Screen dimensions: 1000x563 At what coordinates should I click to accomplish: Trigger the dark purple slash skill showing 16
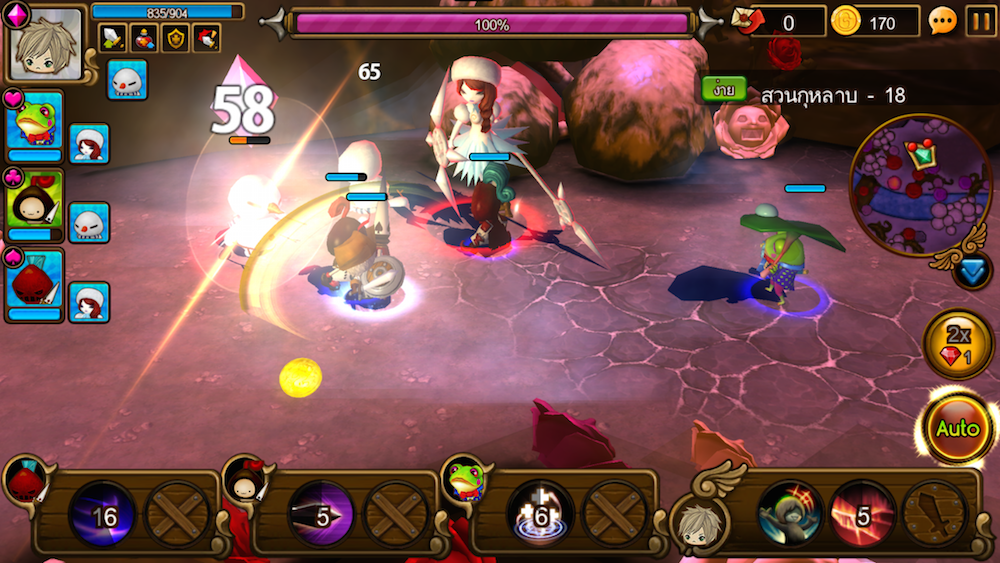click(102, 514)
